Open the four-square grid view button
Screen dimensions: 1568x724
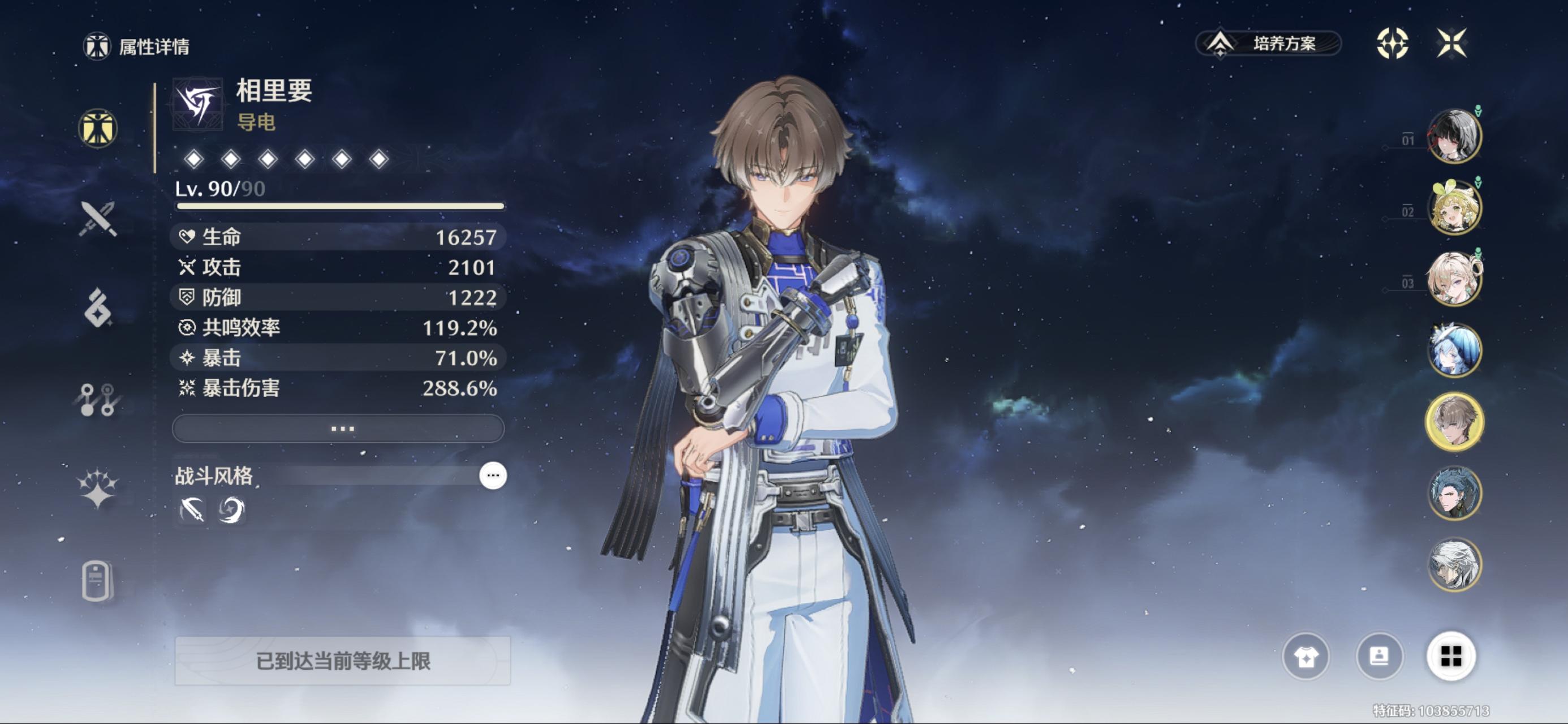tap(1451, 657)
